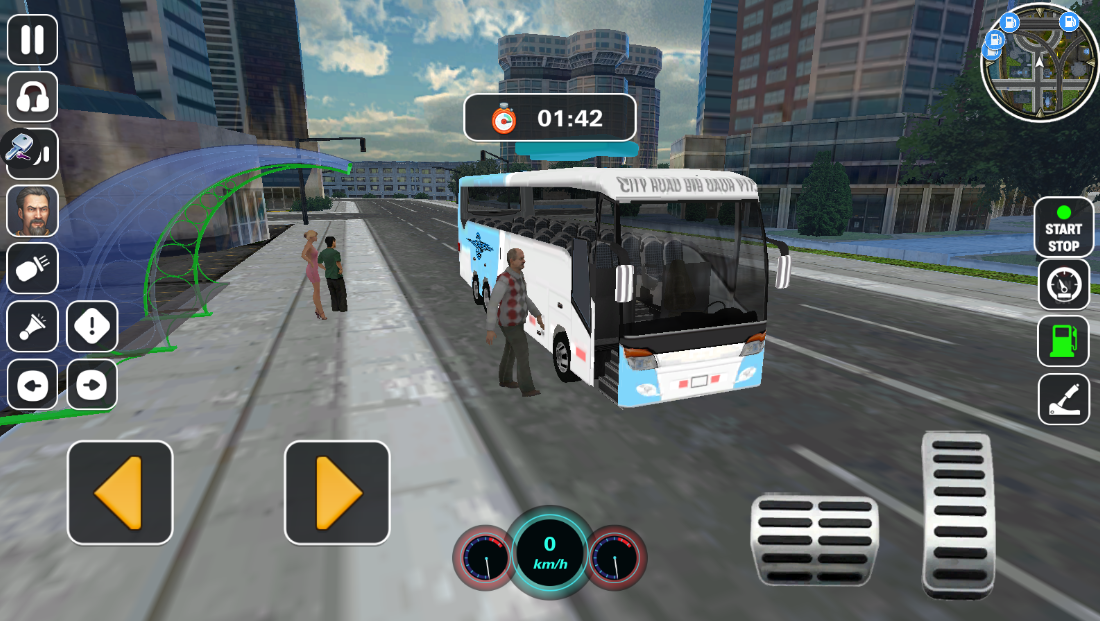
Task: Turn on the left indicator
Action: click(32, 385)
